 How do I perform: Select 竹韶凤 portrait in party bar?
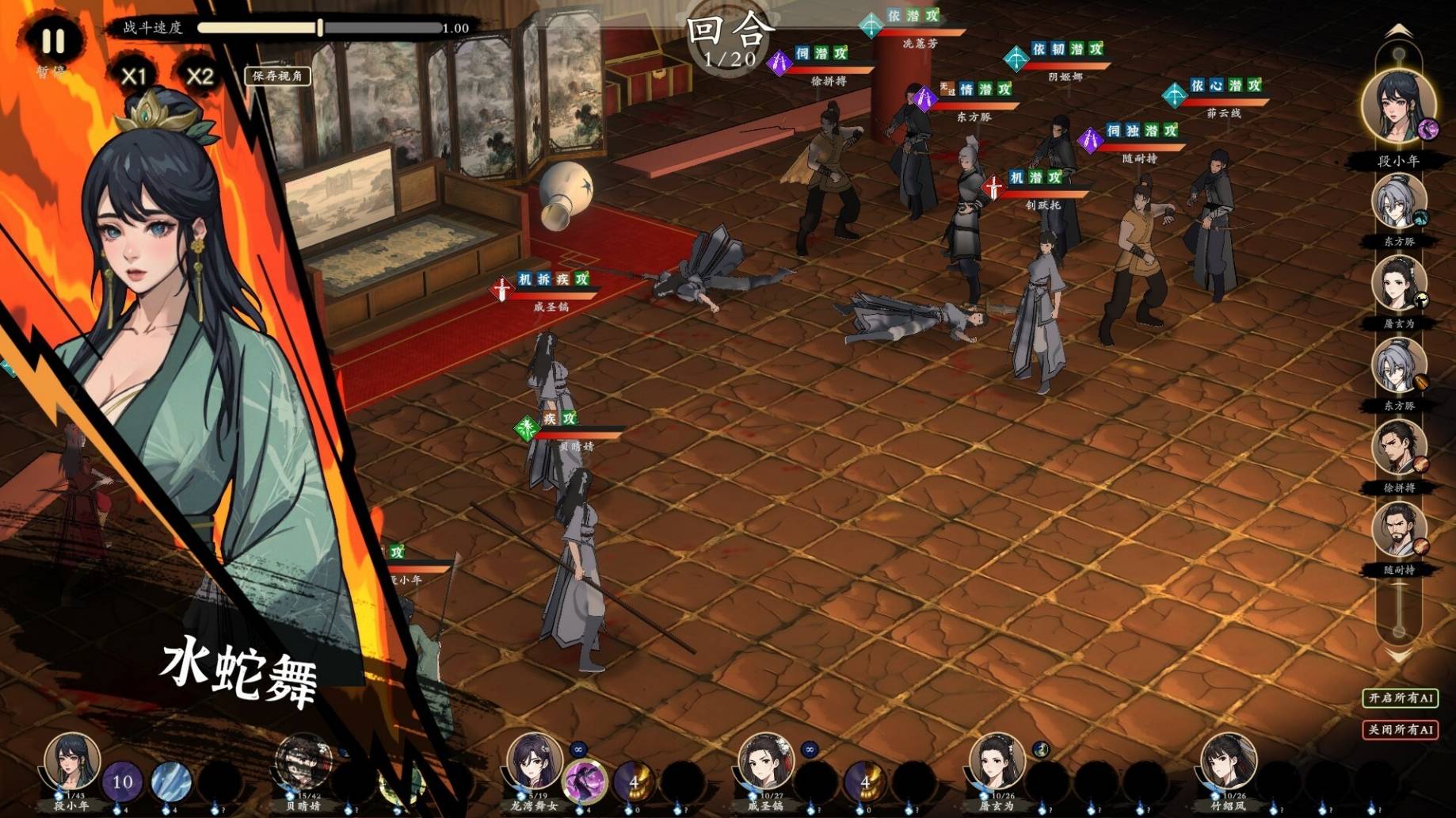(x=1228, y=761)
